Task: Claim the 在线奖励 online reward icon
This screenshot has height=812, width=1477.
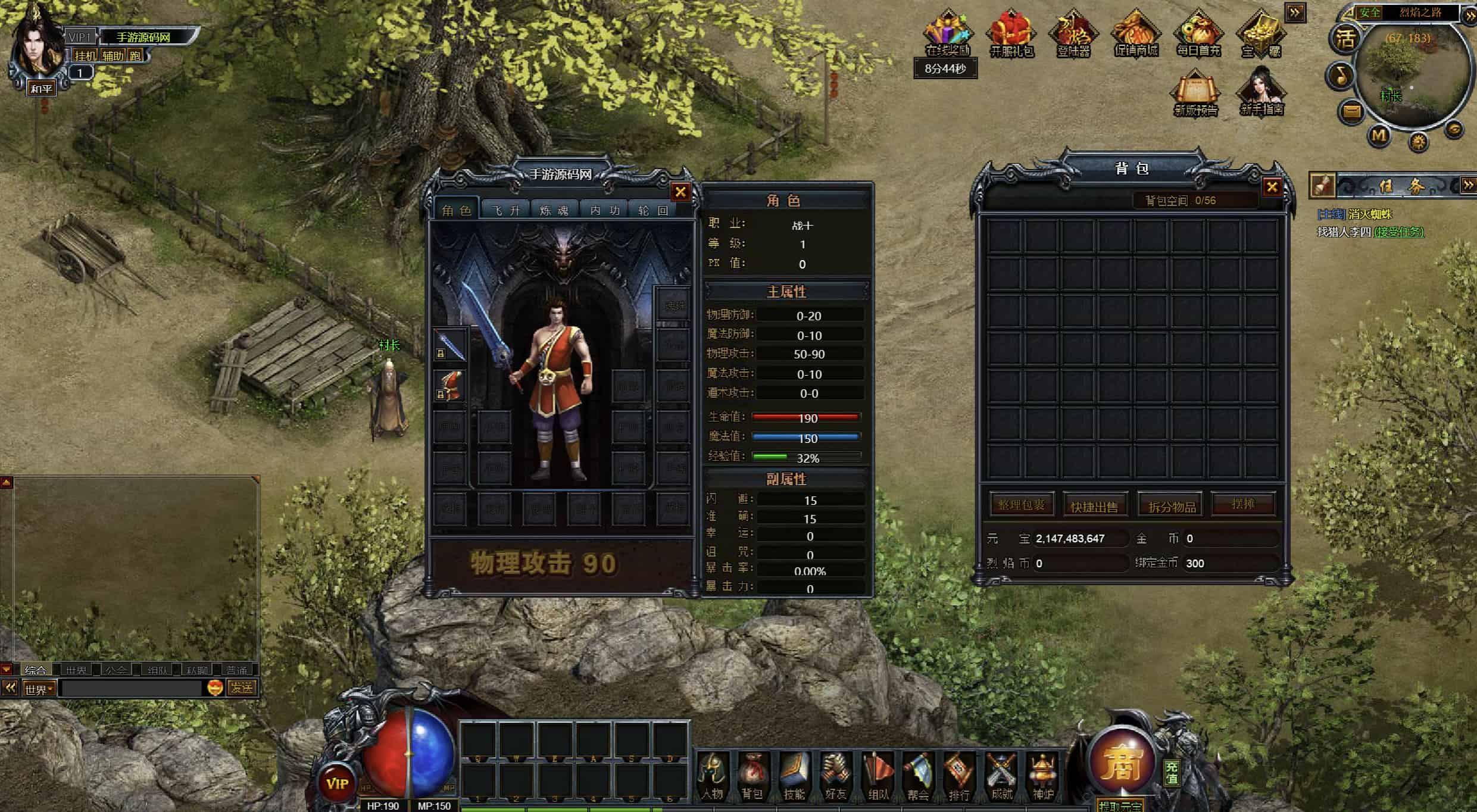Action: (948, 35)
